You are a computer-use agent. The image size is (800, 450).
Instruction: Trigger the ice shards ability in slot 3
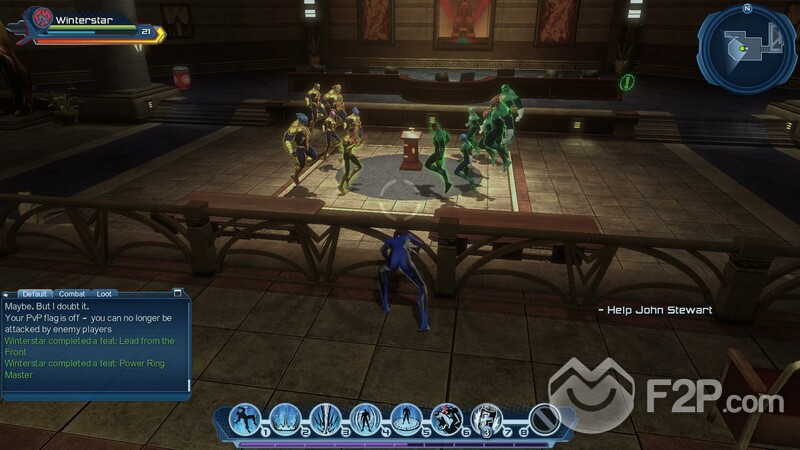(326, 418)
